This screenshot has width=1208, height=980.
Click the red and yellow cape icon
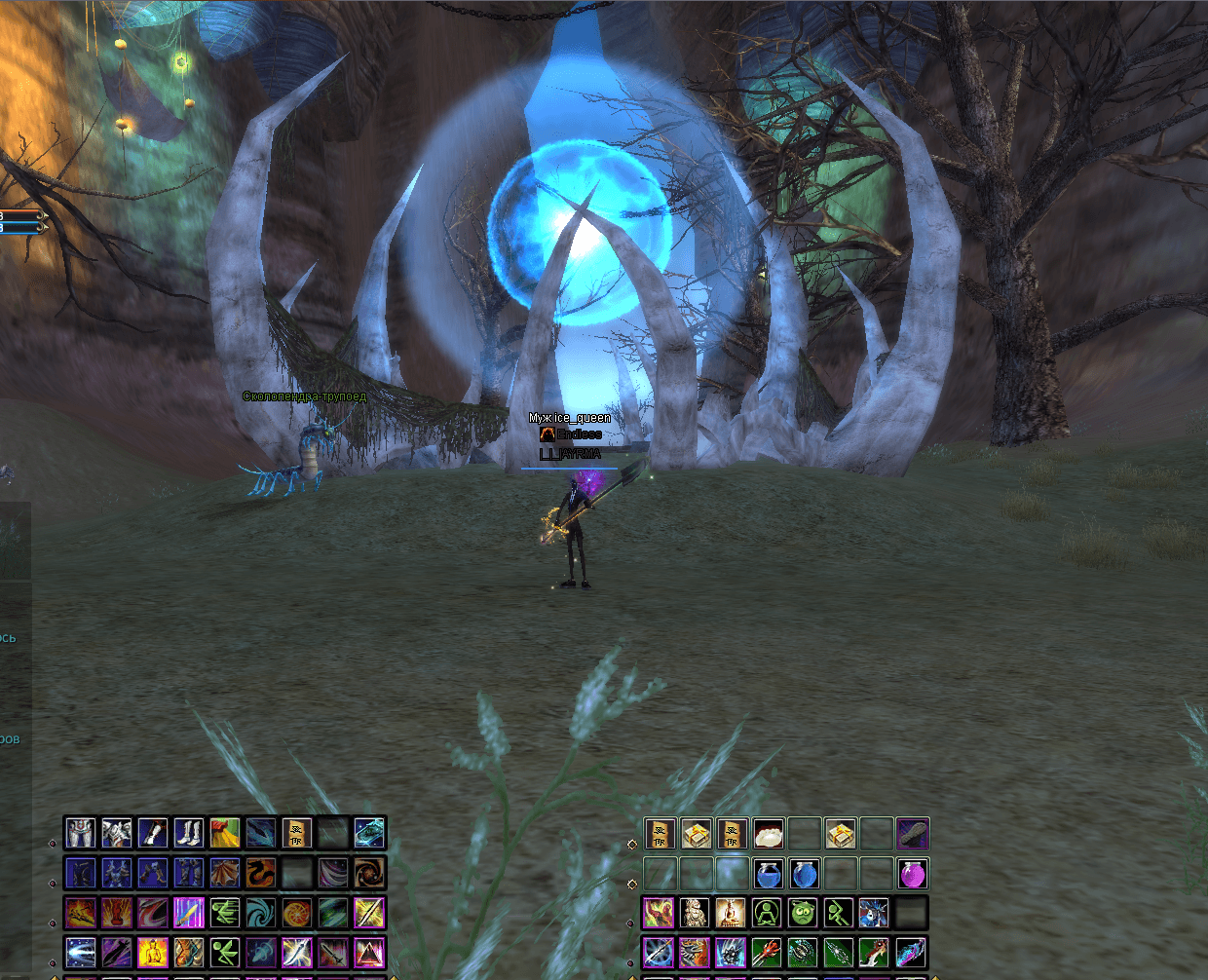coord(225,833)
